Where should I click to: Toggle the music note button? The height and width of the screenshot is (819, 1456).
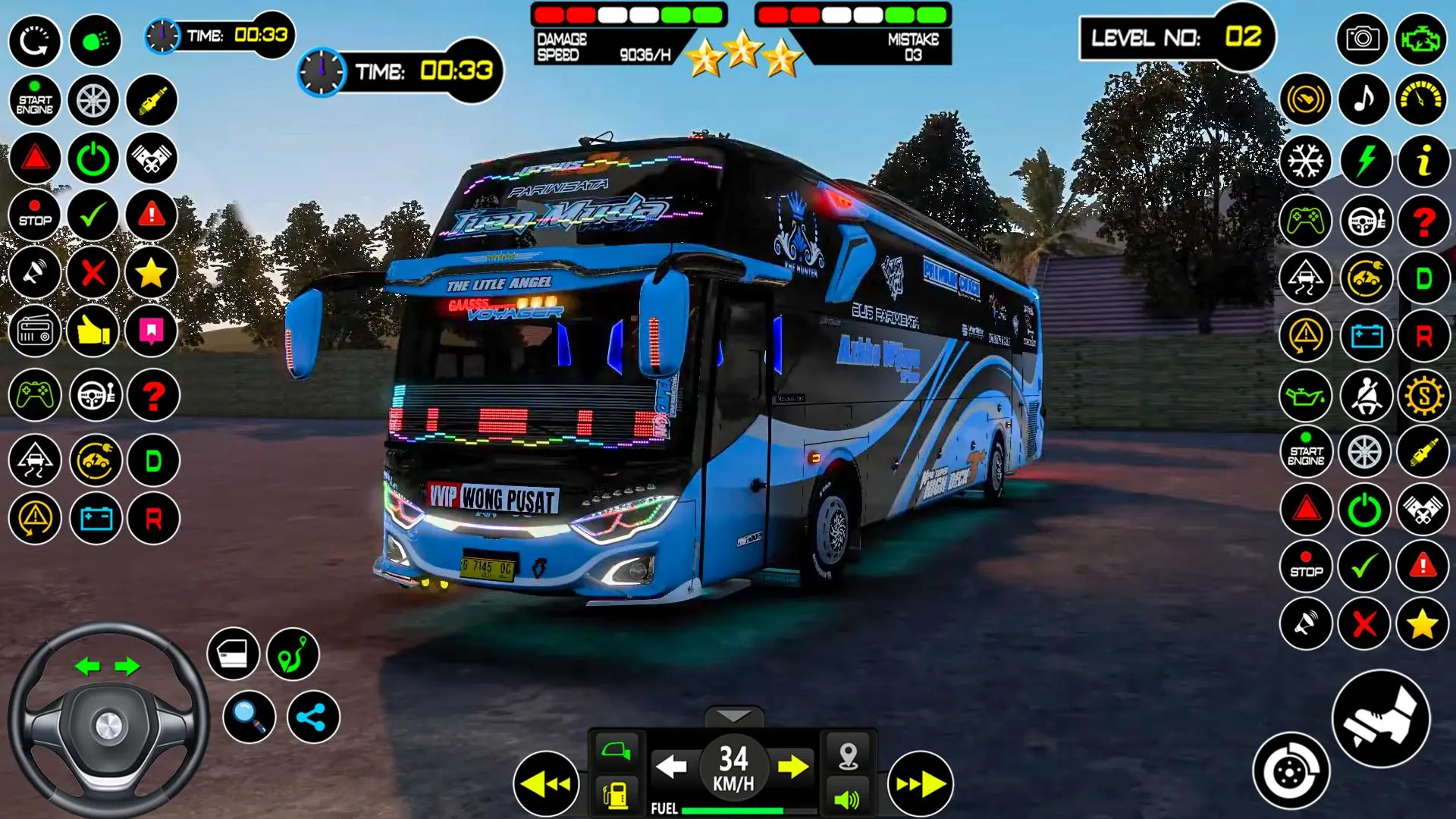[x=1364, y=99]
